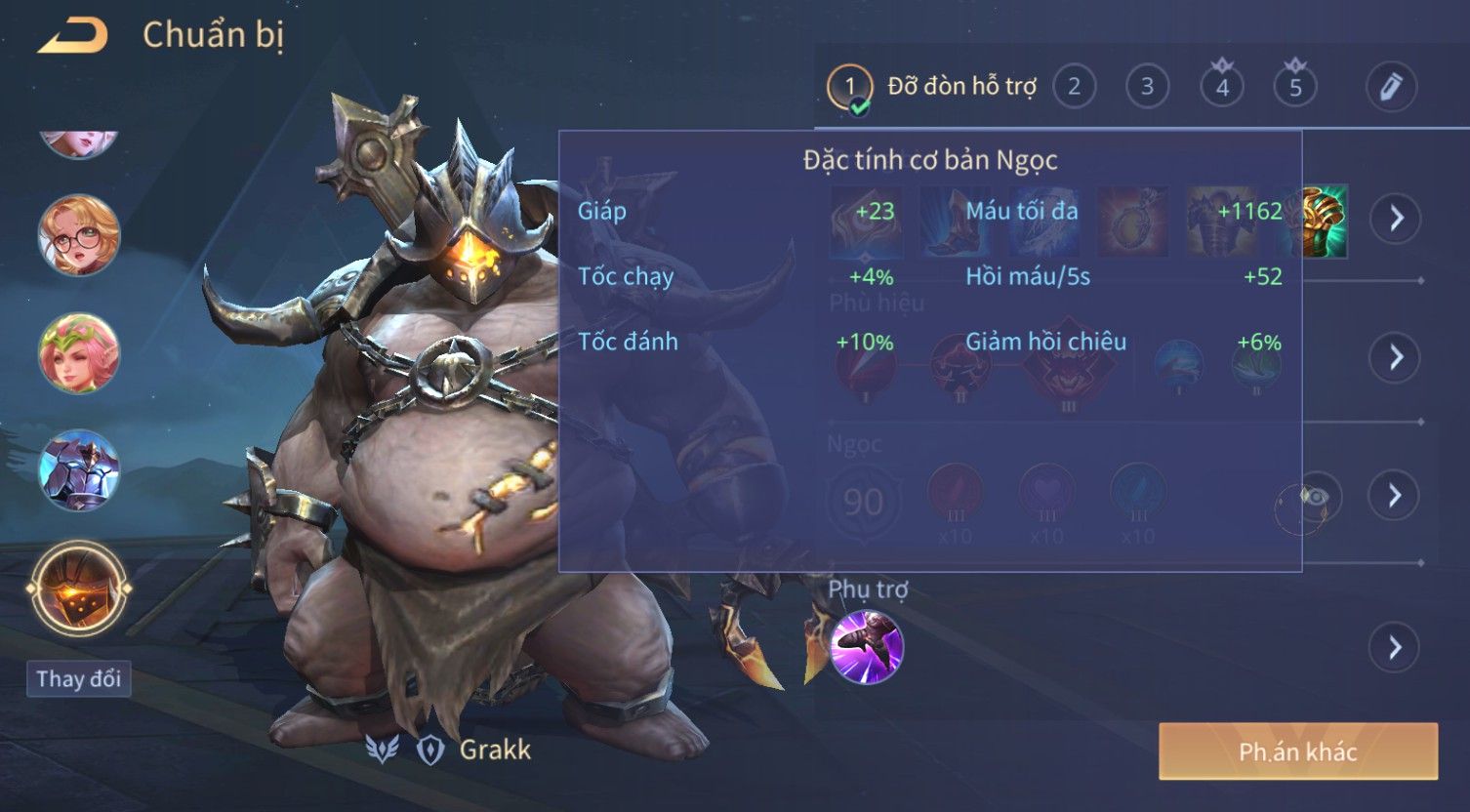Open the Phụ trợ support skill icon
Image resolution: width=1470 pixels, height=812 pixels.
866,647
